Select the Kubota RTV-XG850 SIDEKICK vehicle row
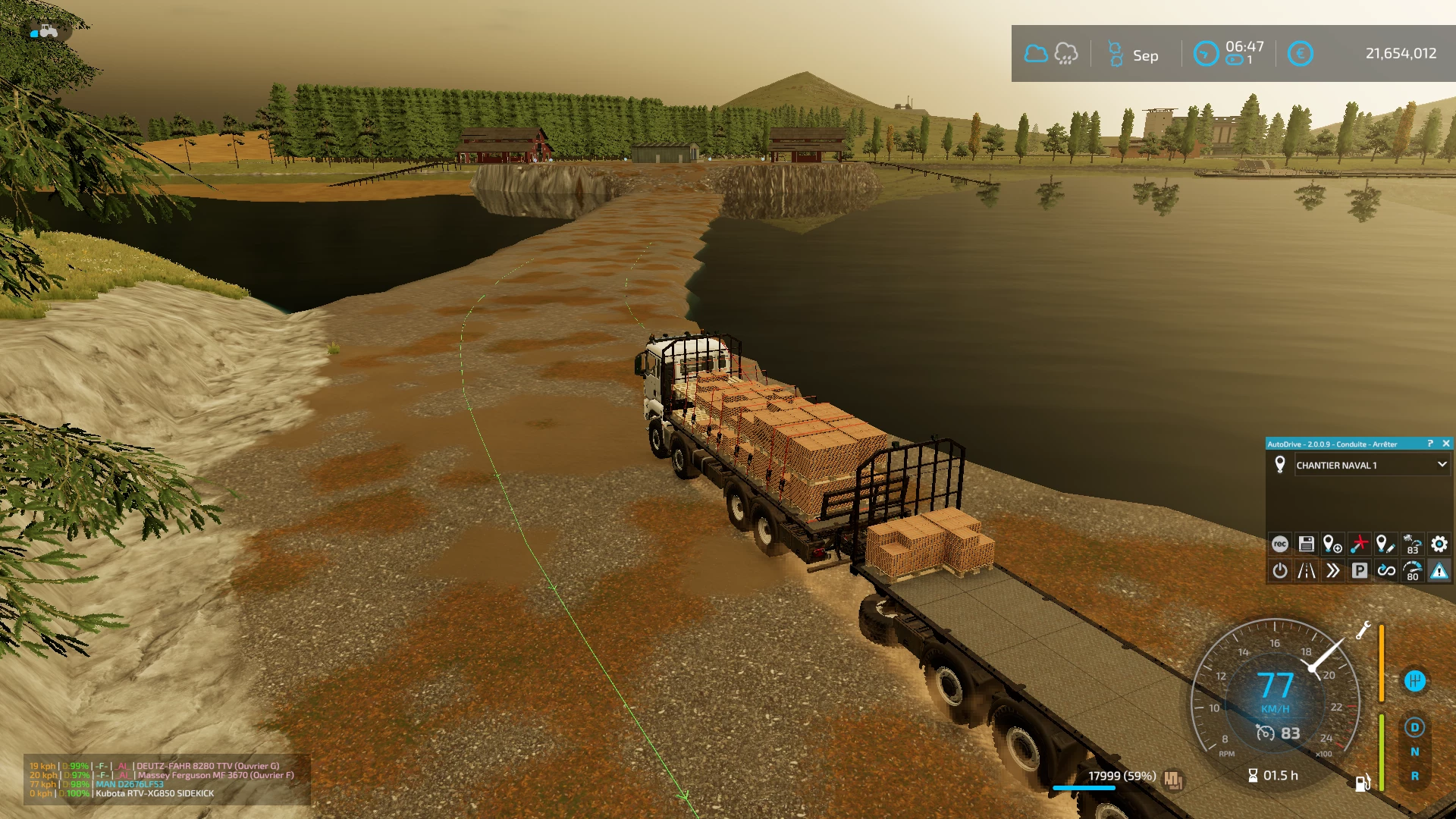Screen dimensions: 1456x819 point(155,794)
